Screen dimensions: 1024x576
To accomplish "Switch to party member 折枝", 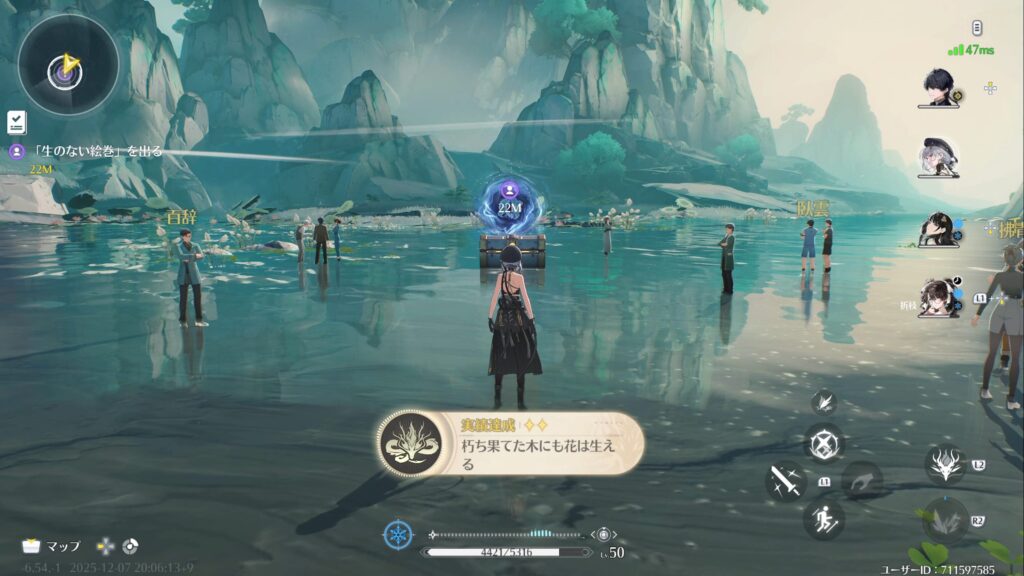I will (x=940, y=298).
